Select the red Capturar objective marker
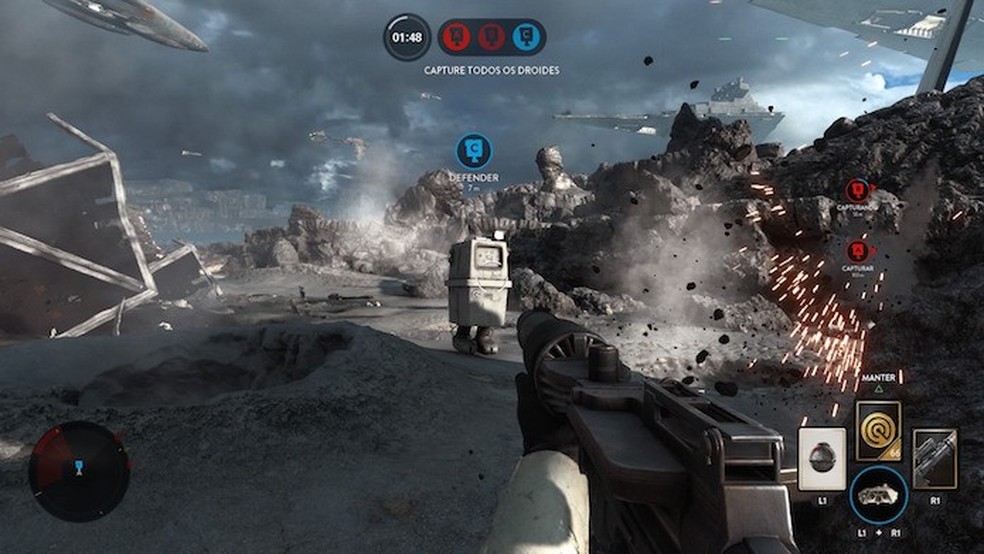Image resolution: width=984 pixels, height=554 pixels. 856,251
